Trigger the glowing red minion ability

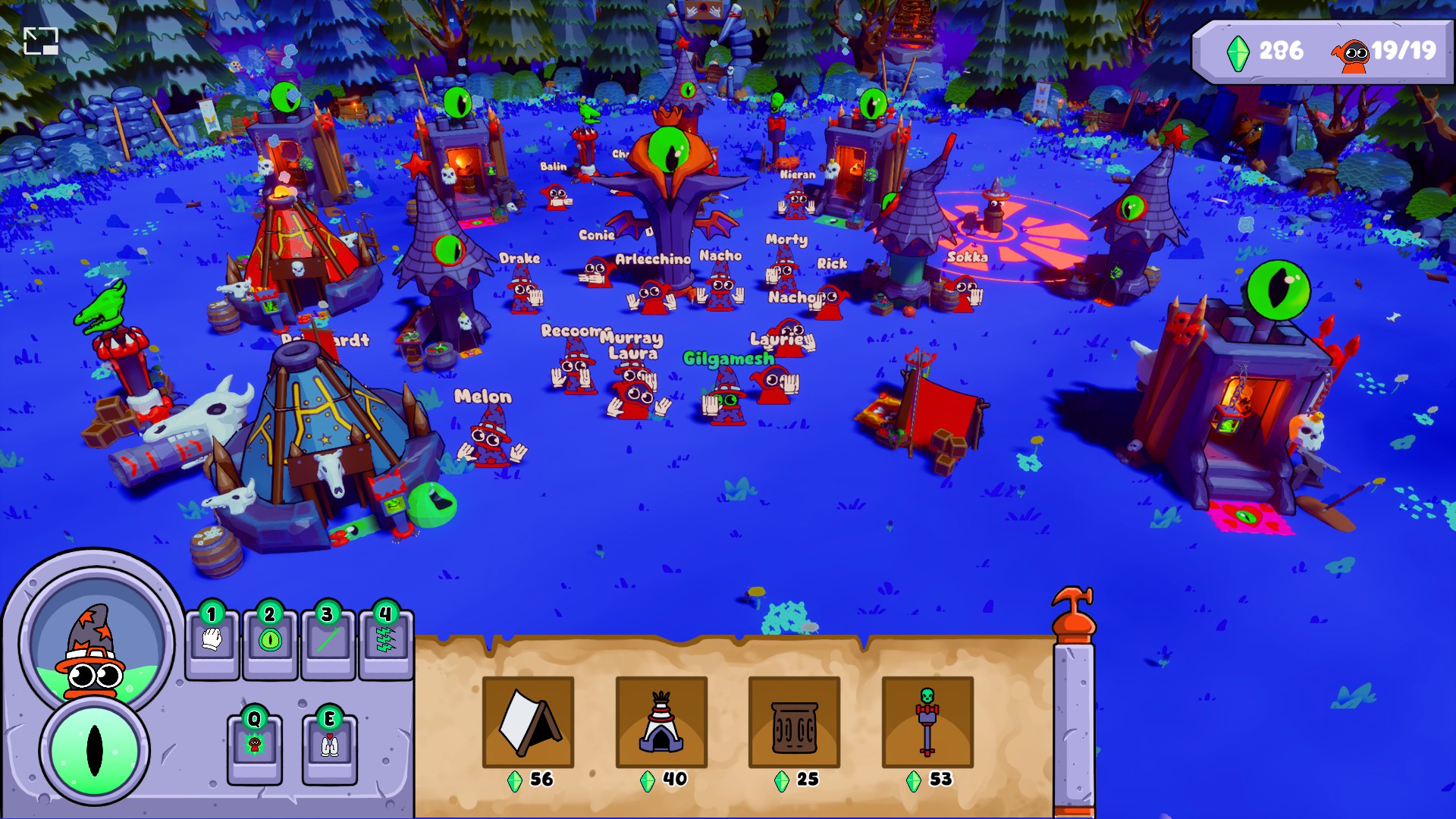coord(255,747)
